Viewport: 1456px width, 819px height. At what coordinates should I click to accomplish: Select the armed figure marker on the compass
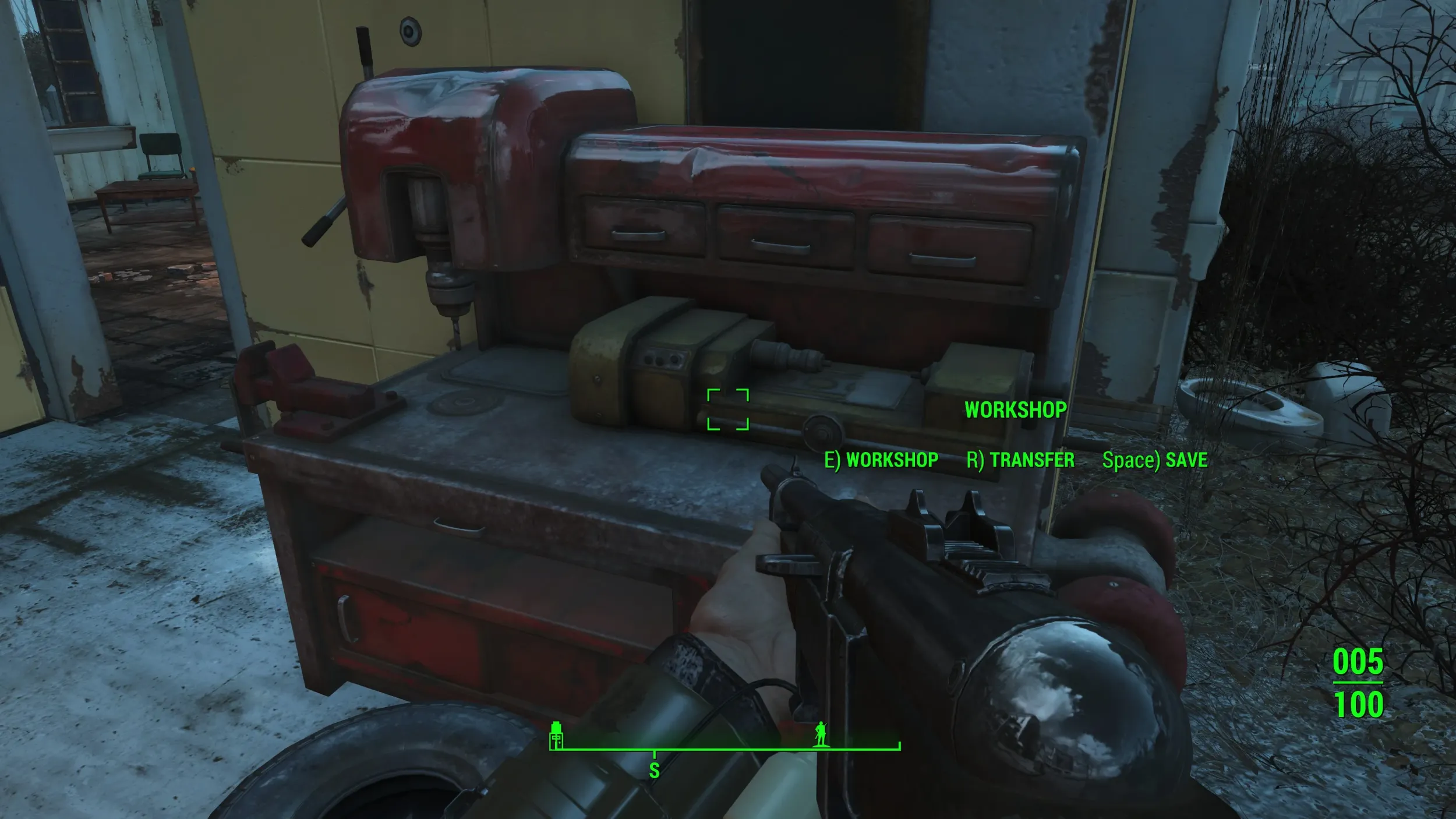pyautogui.click(x=821, y=734)
